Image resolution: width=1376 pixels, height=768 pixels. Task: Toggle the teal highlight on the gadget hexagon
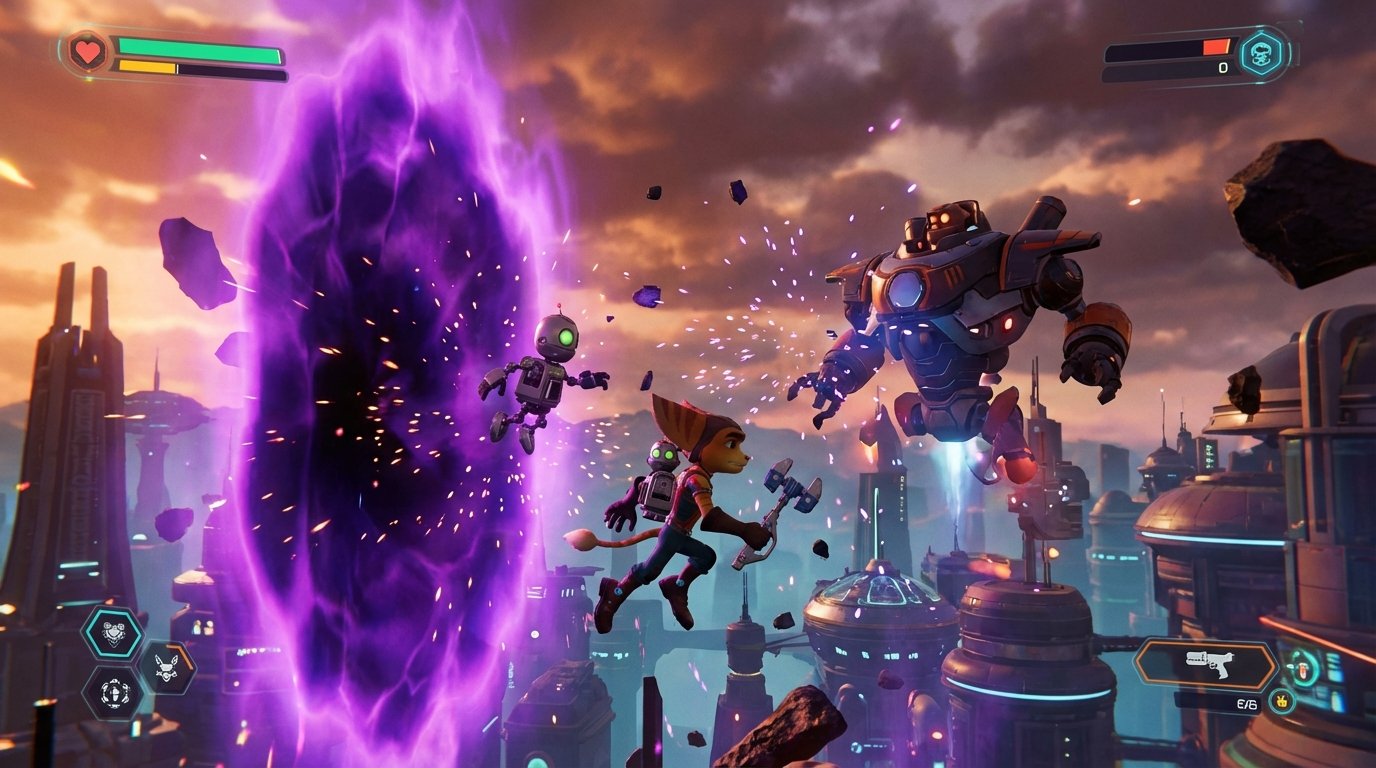pos(112,633)
